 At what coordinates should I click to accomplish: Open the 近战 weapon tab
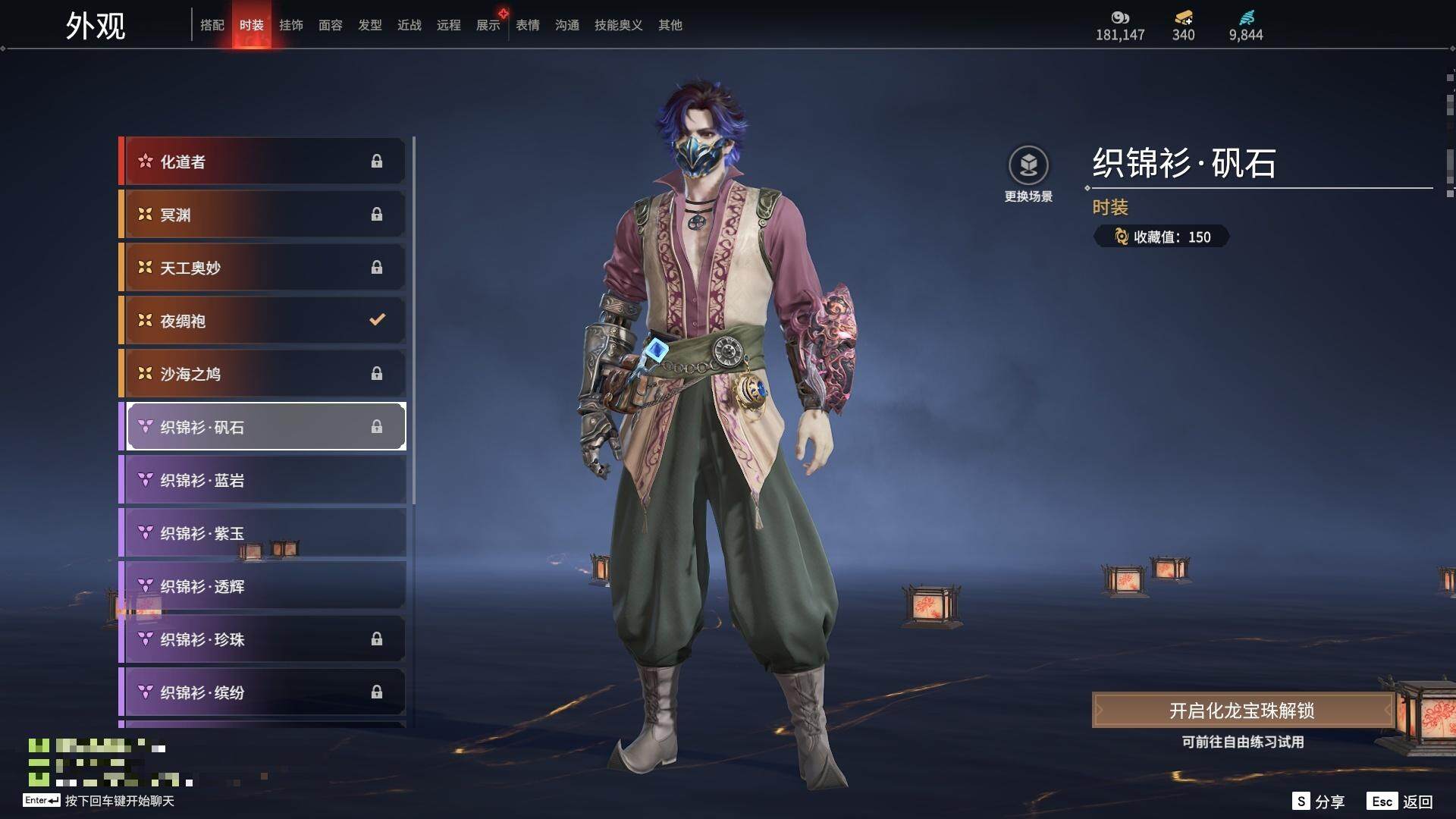409,25
